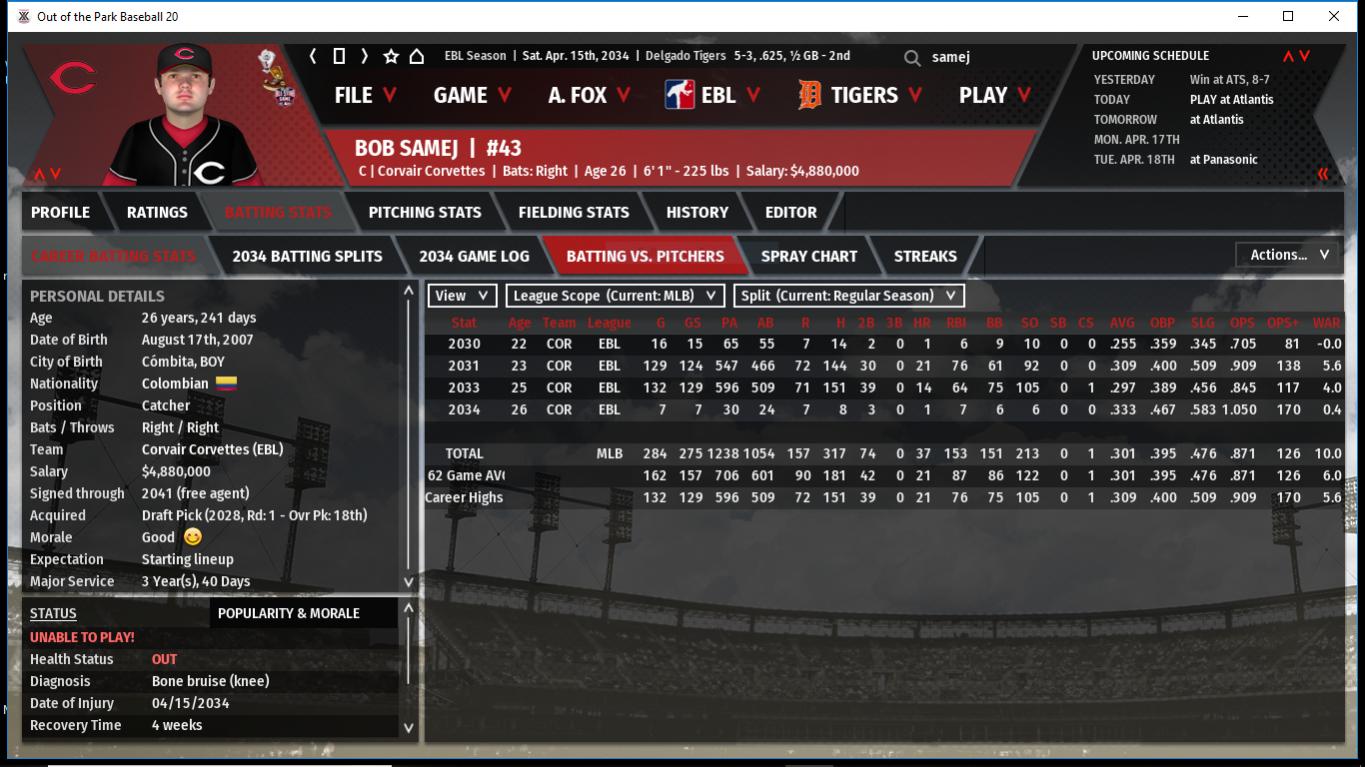View 2034 BATTING SPLITS

307,256
